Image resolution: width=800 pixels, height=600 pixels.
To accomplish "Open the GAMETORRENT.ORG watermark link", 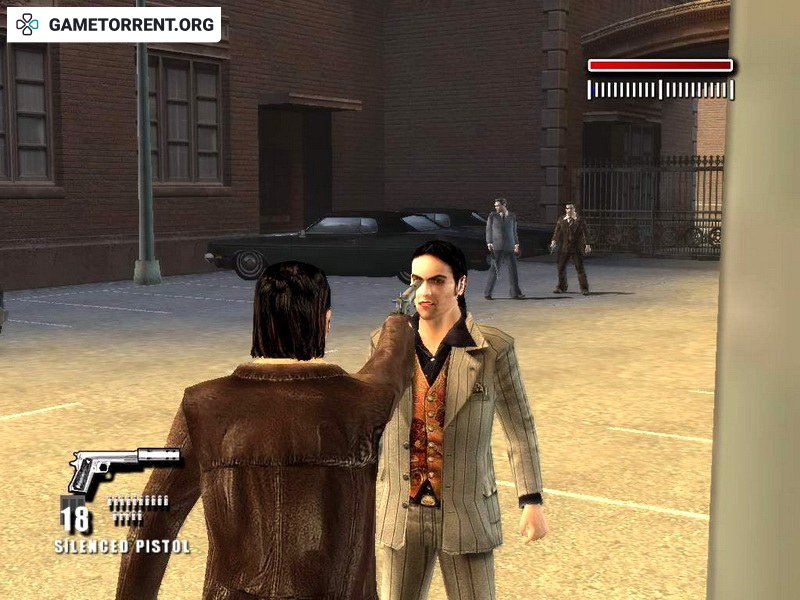I will click(114, 24).
